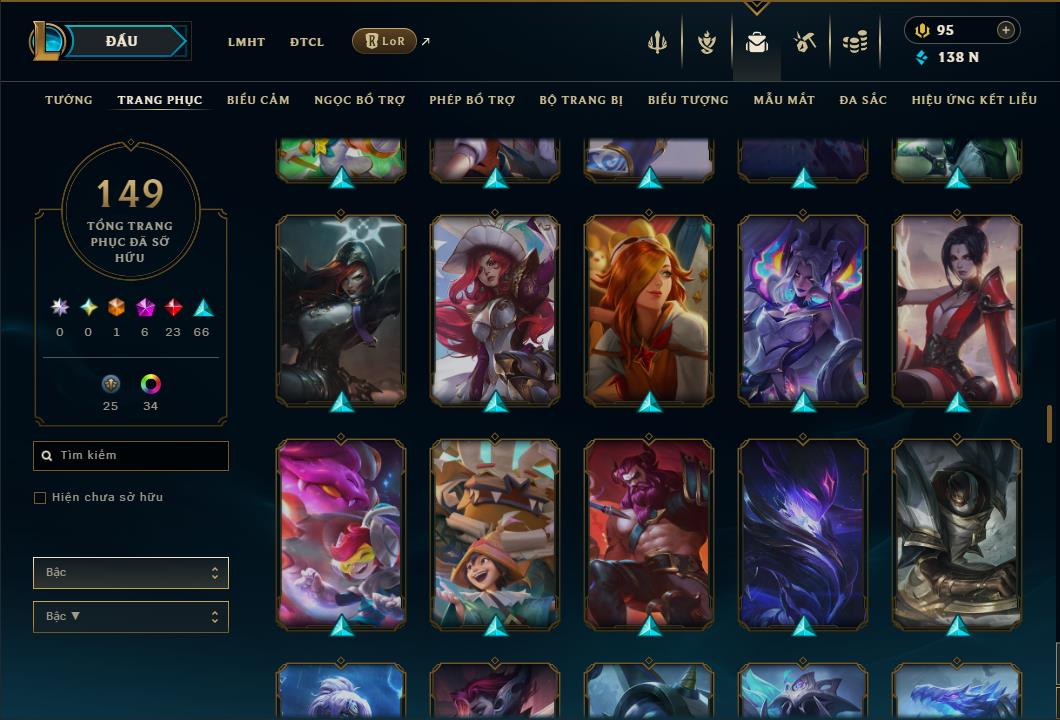Go to the NGỌC BỔ TRỢ tab
The height and width of the screenshot is (720, 1060).
coord(359,100)
